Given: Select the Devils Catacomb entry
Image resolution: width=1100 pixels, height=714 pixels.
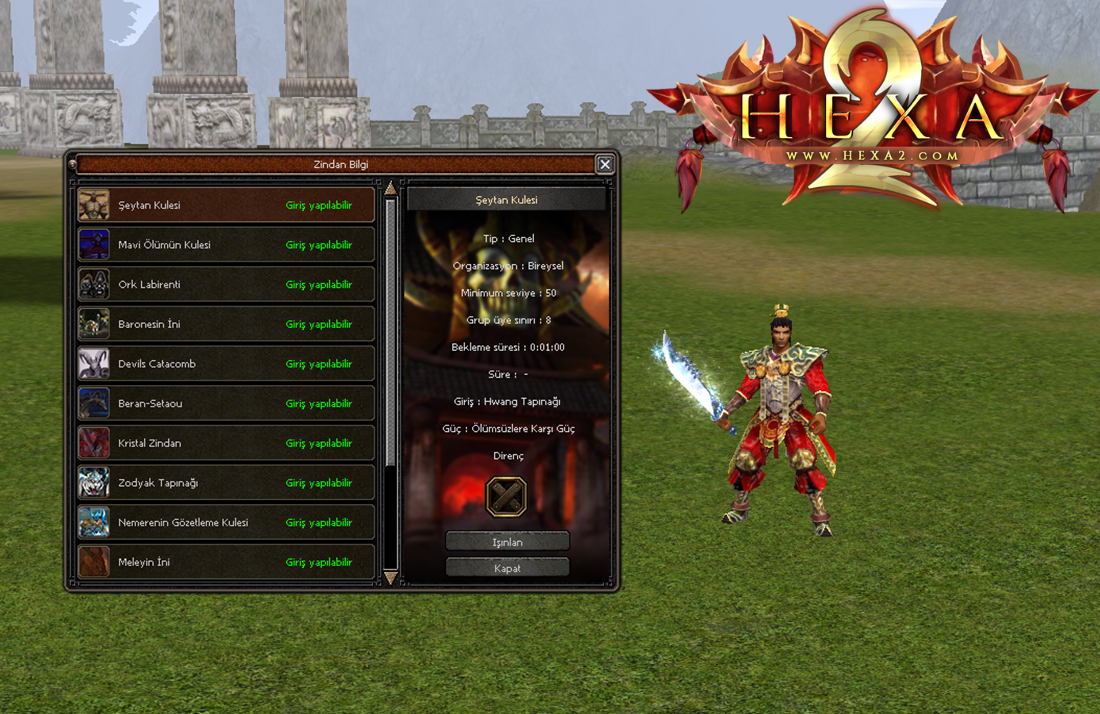Looking at the screenshot, I should [x=226, y=364].
